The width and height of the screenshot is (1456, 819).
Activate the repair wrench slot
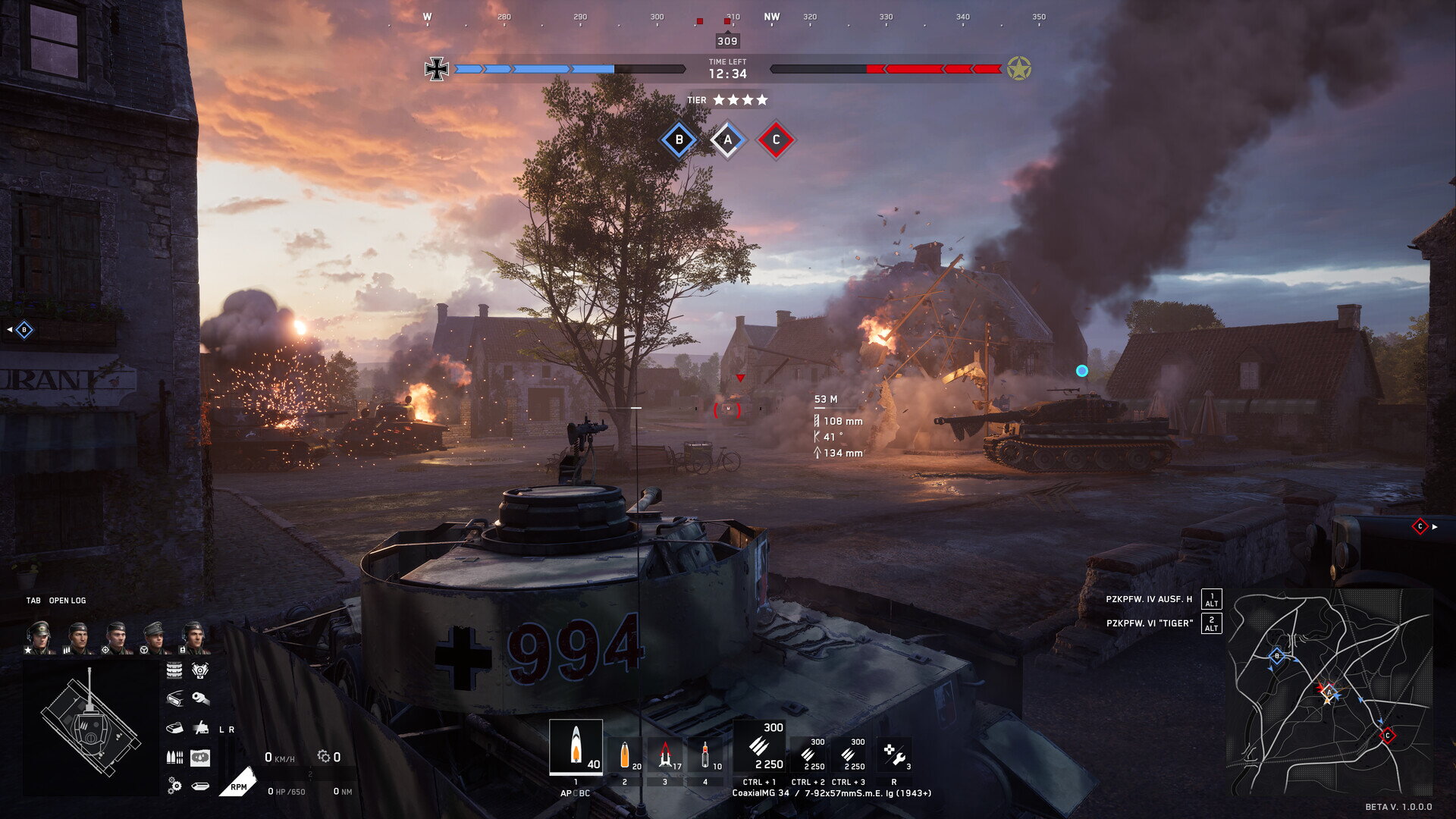(894, 755)
